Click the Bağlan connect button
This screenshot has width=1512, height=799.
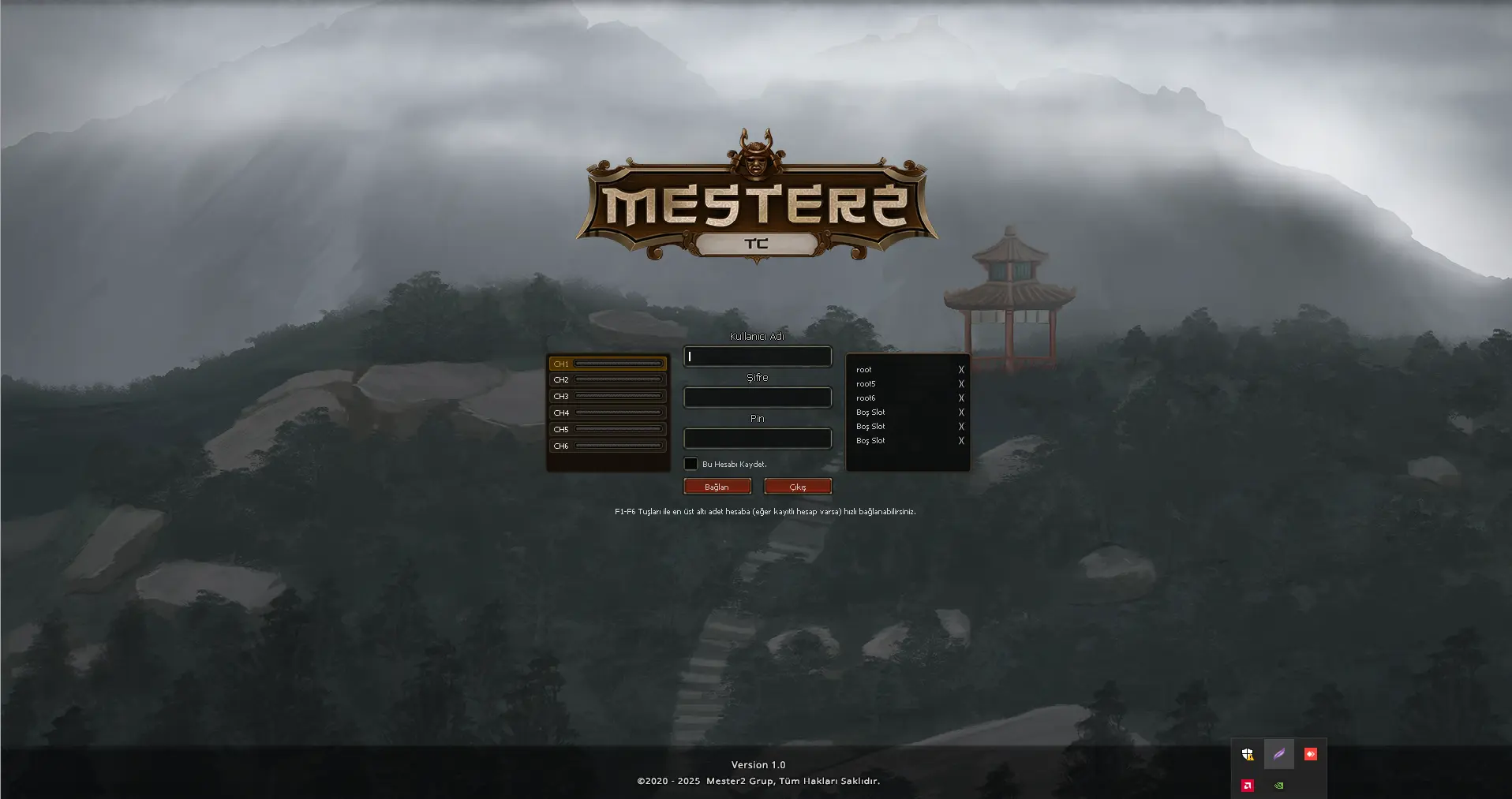point(717,487)
